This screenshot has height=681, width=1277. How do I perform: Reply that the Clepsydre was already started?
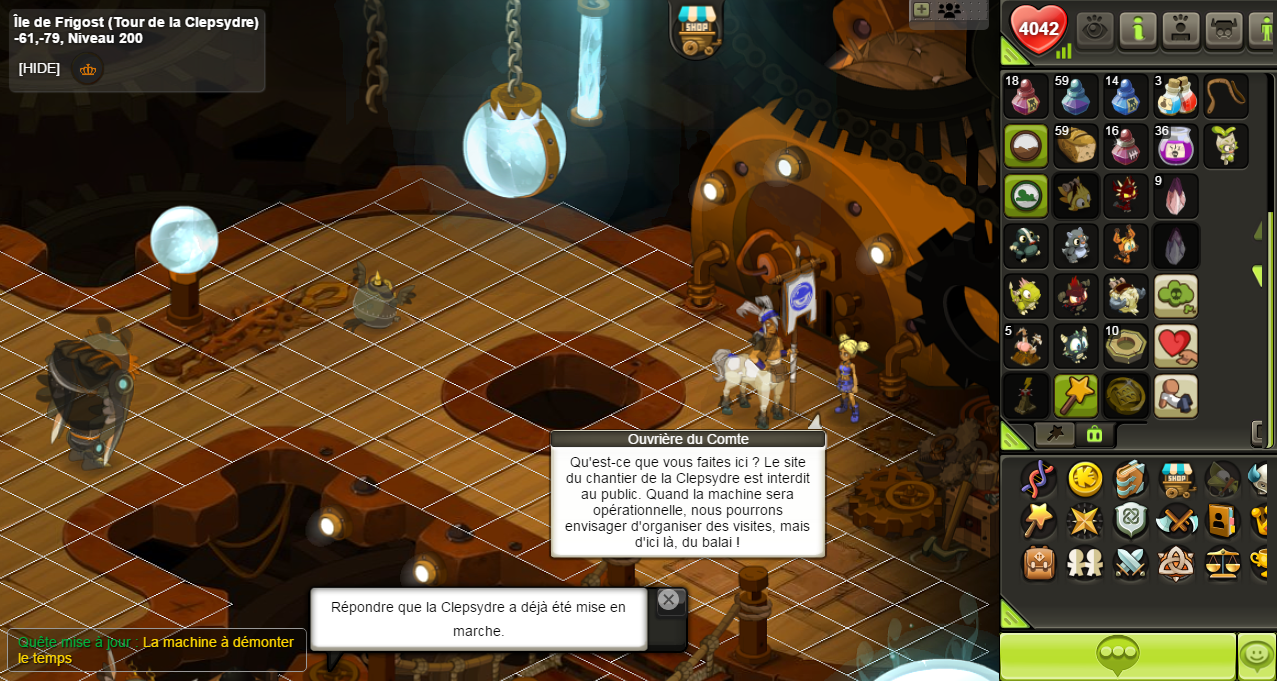coord(478,618)
